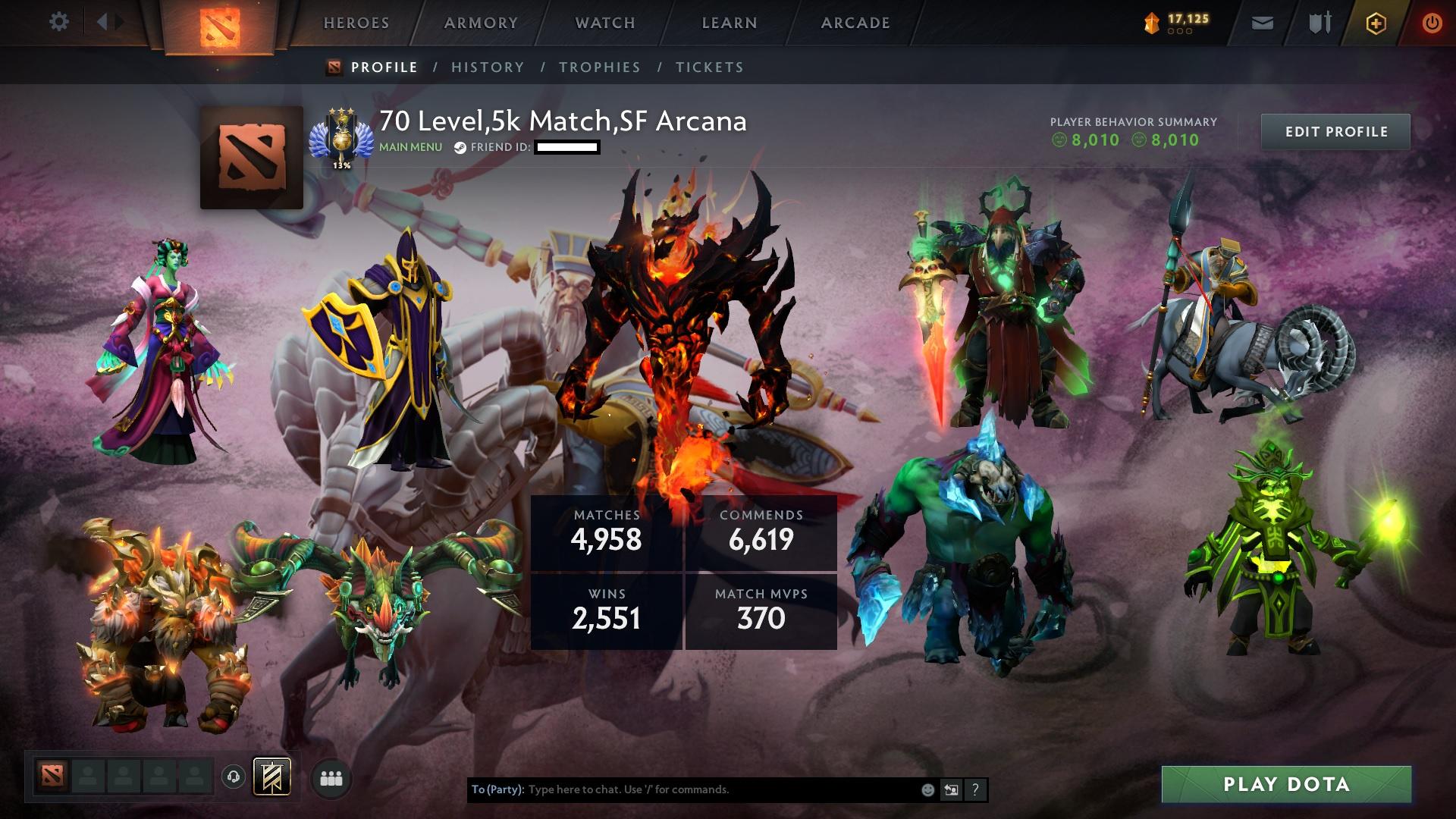Select the voice chat headset icon
Screen dimensions: 1456x819
coord(235,777)
